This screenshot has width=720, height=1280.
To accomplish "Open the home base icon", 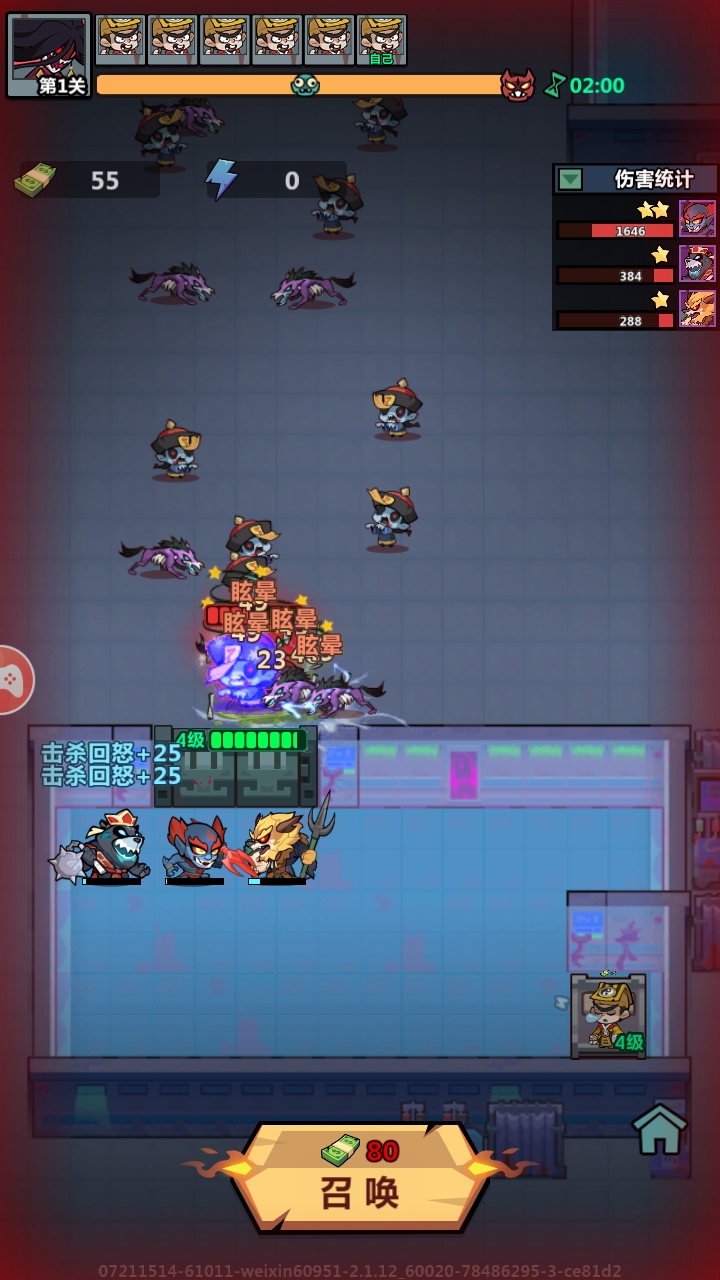I will coord(660,1129).
